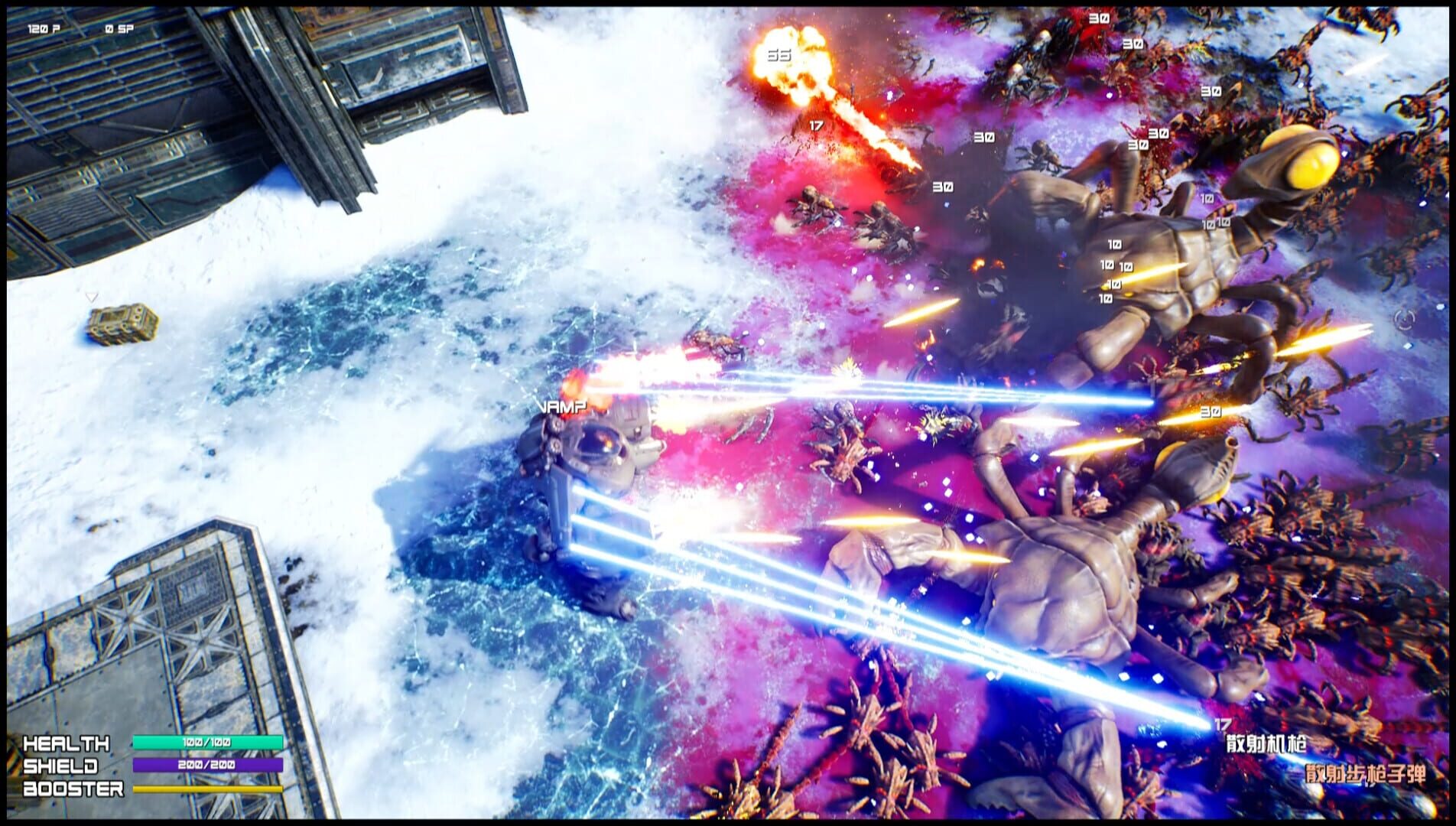Click the 100/100 health value readout

point(207,742)
